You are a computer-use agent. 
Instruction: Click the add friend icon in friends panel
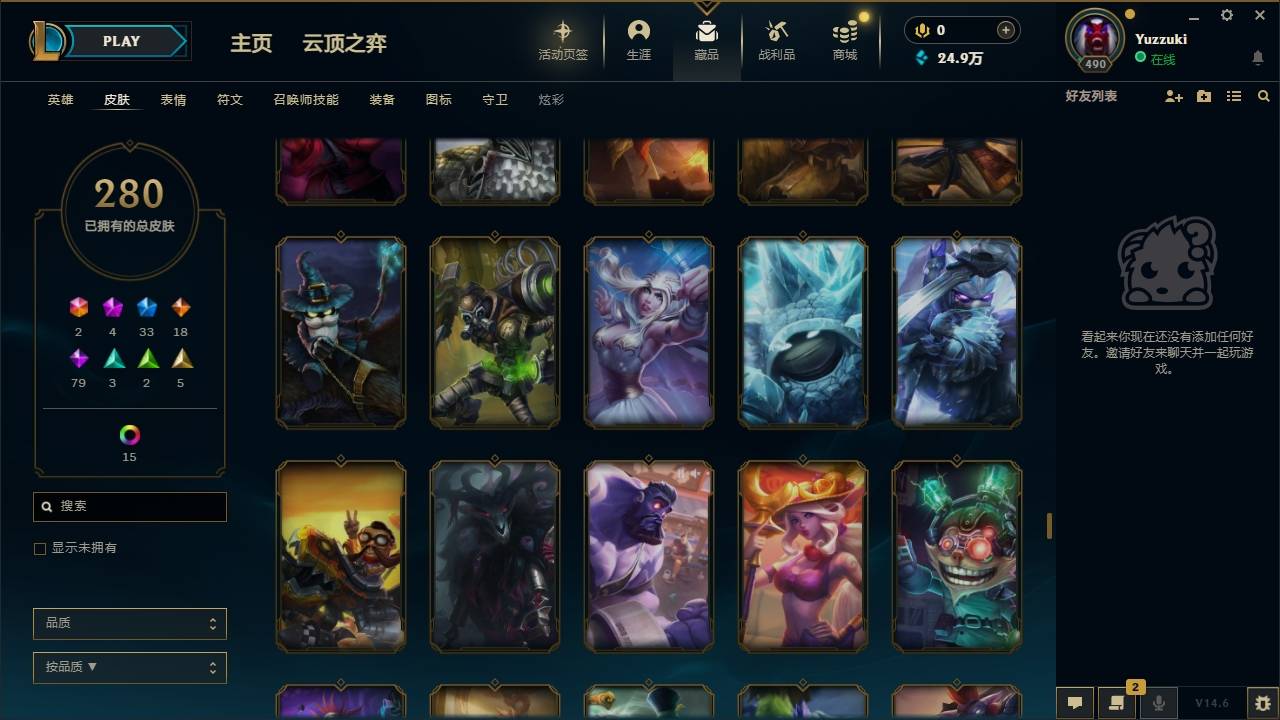[x=1172, y=96]
